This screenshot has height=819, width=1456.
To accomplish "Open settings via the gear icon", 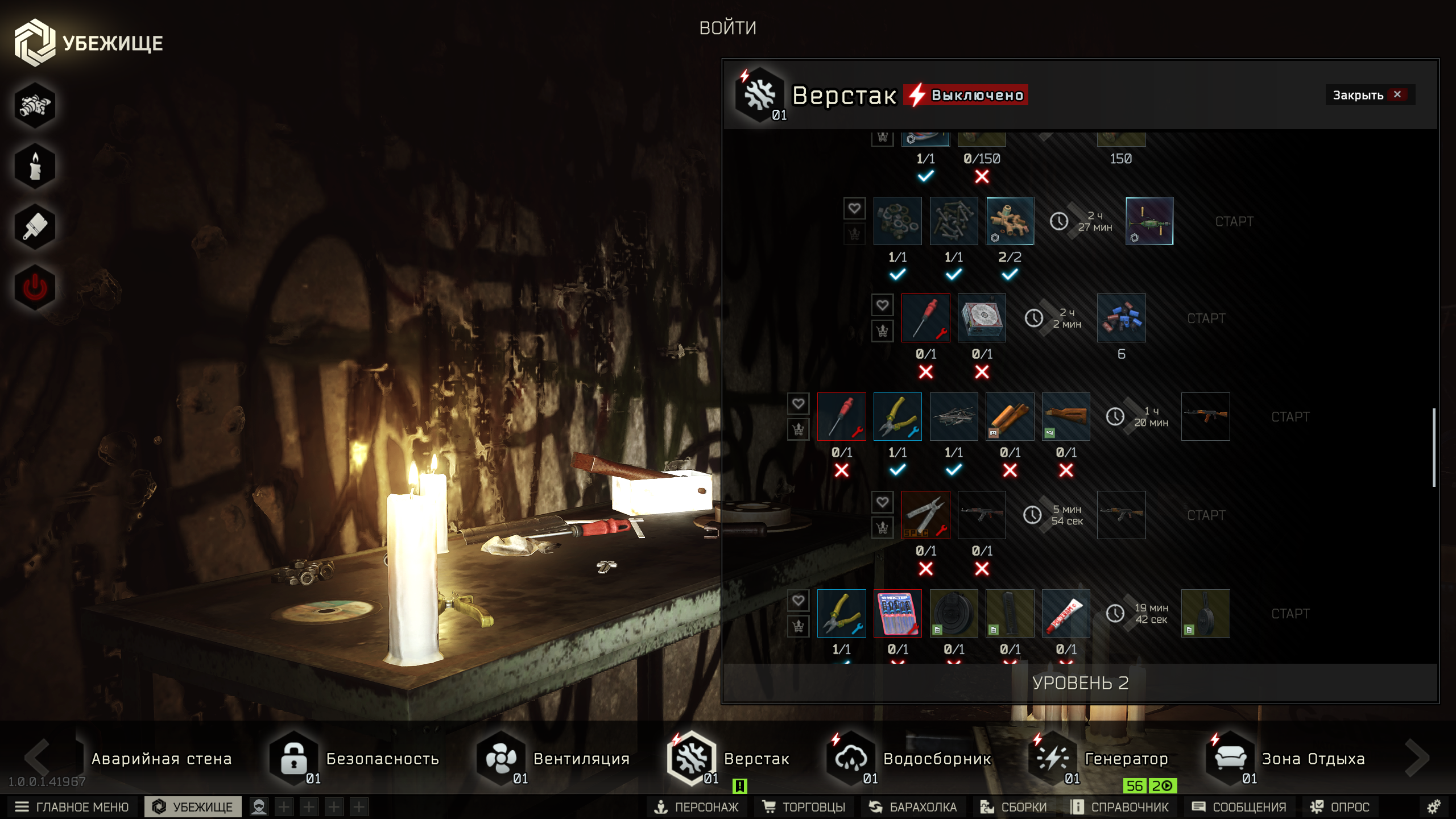I will coord(1434,806).
